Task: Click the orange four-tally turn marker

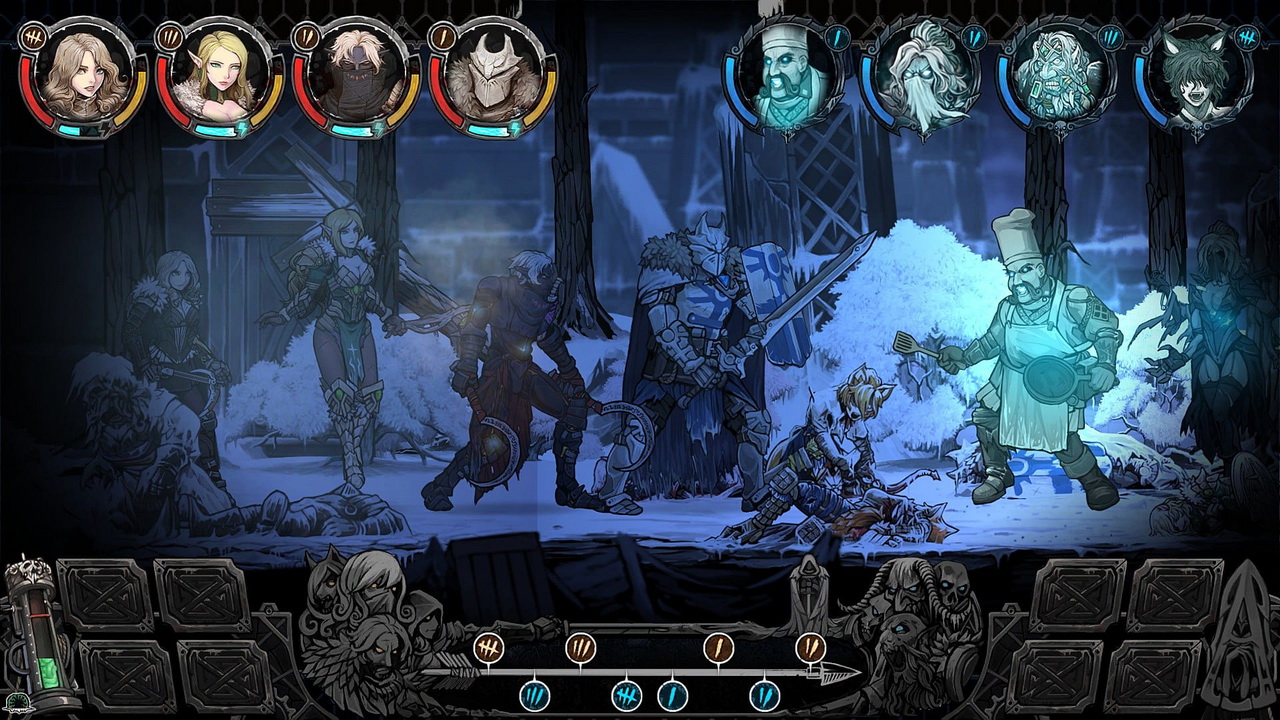Action: [488, 648]
